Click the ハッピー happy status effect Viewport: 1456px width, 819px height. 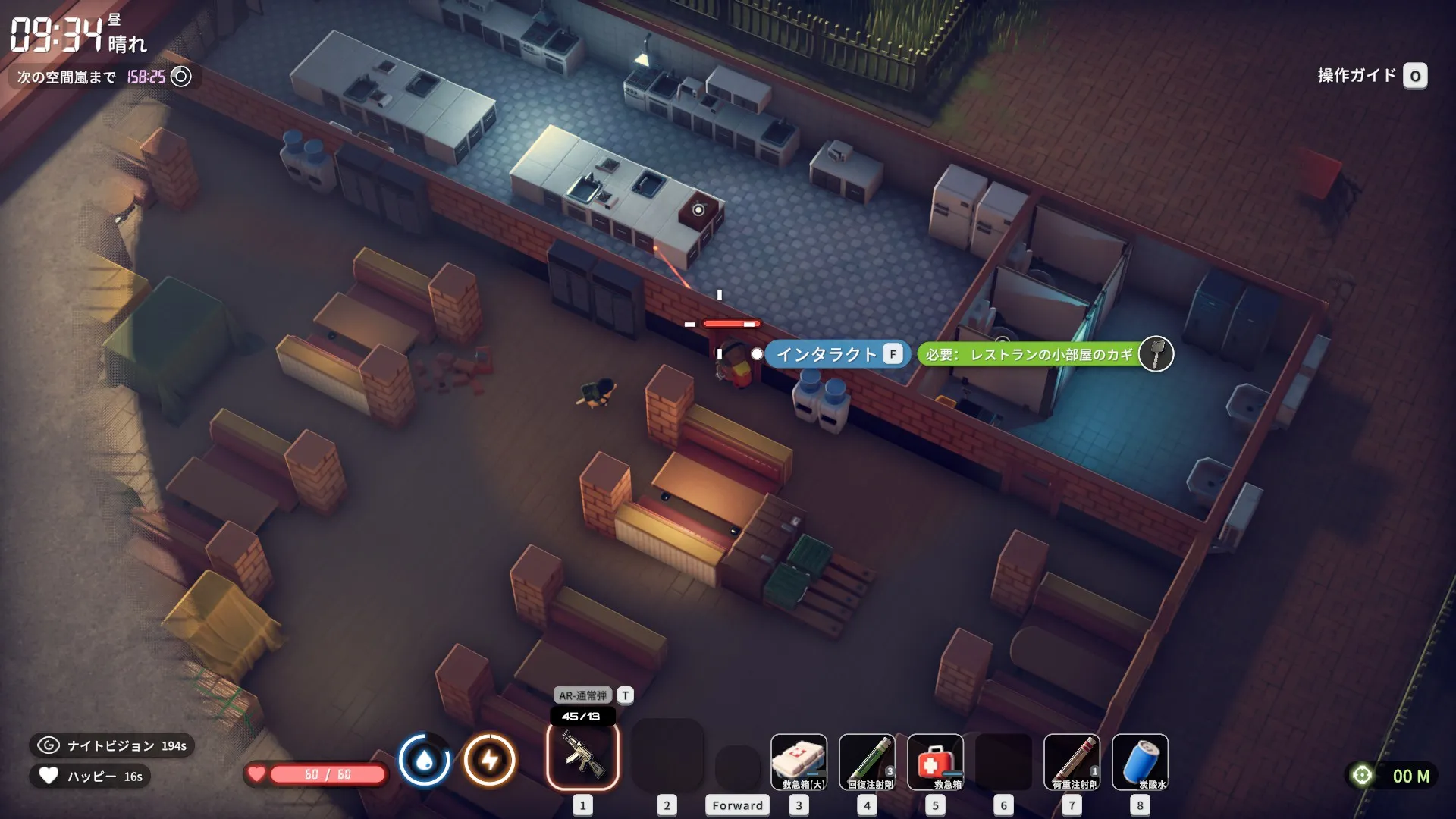coord(91,776)
